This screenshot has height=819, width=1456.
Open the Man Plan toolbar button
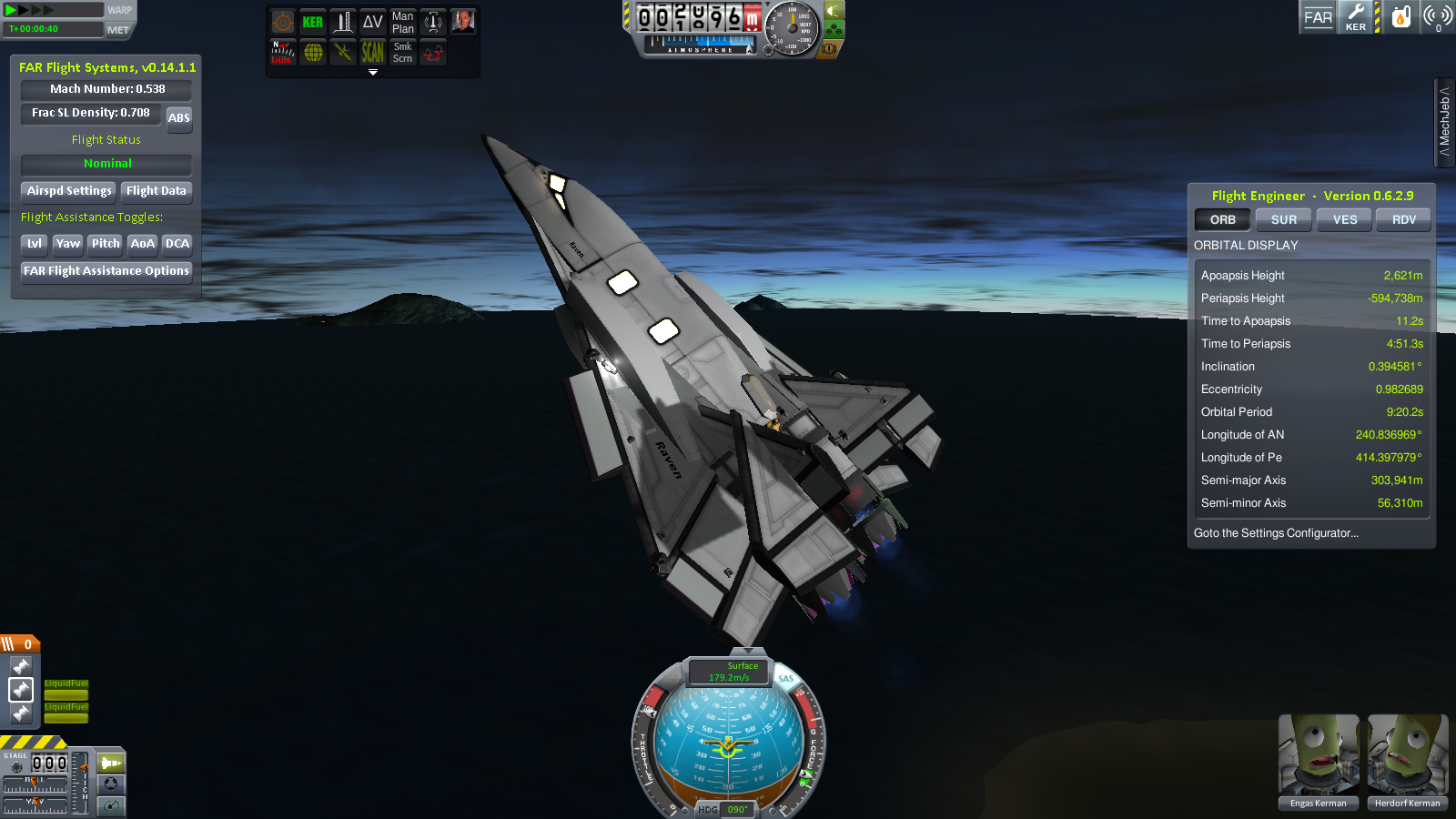pyautogui.click(x=402, y=22)
